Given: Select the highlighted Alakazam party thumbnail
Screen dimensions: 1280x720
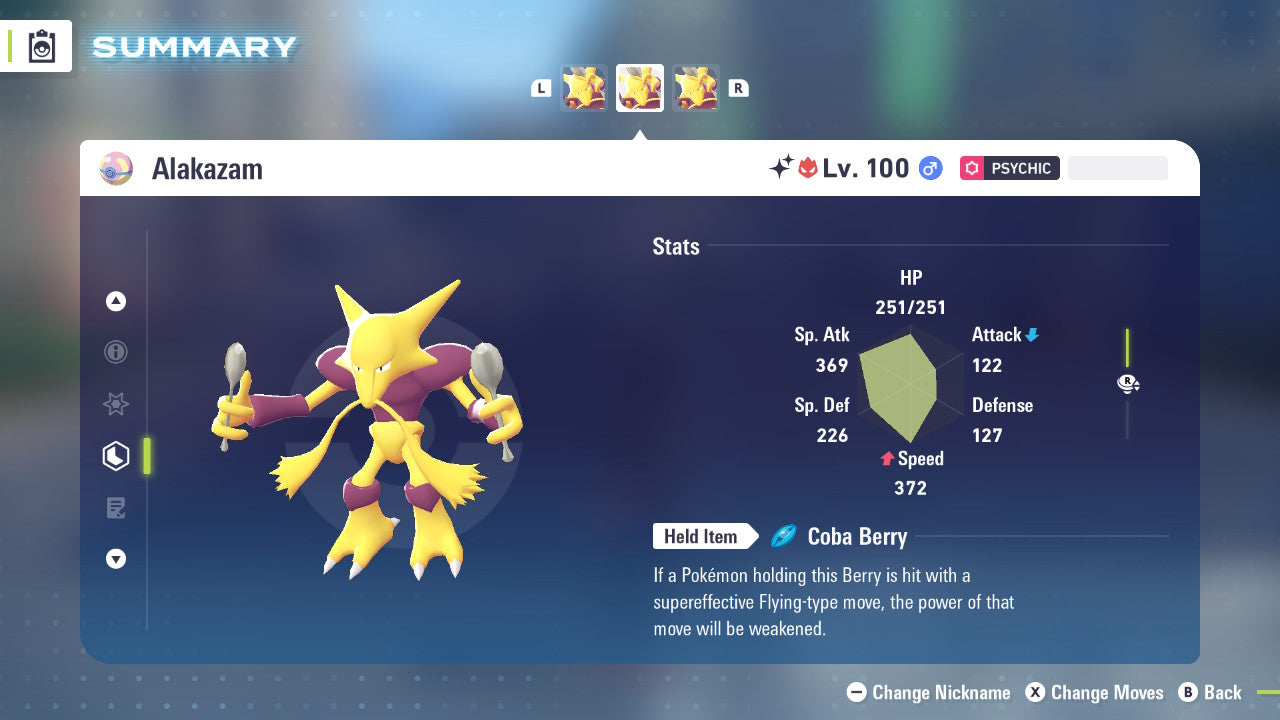Looking at the screenshot, I should 639,87.
